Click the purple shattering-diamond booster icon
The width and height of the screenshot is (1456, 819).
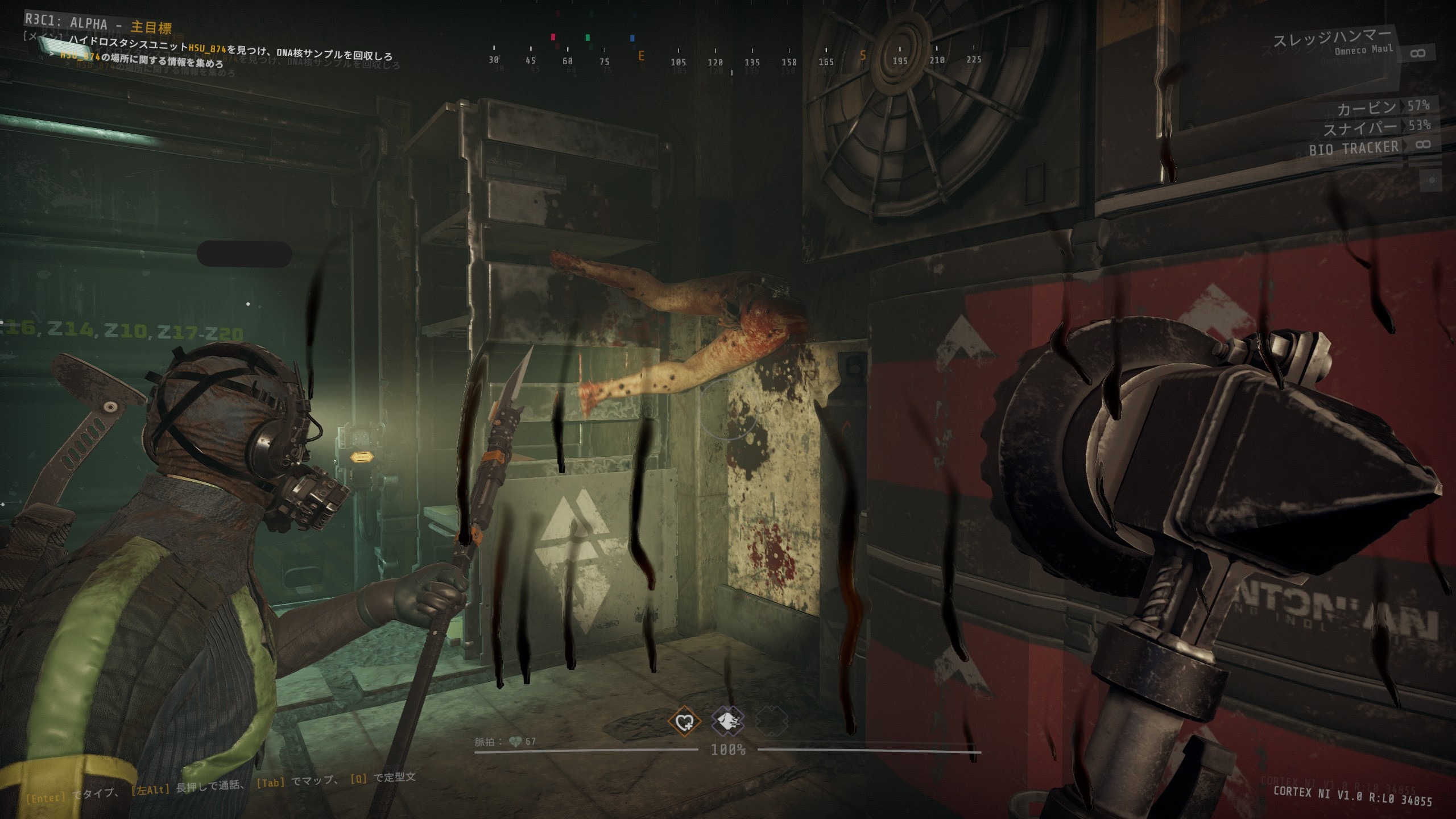coord(728,722)
